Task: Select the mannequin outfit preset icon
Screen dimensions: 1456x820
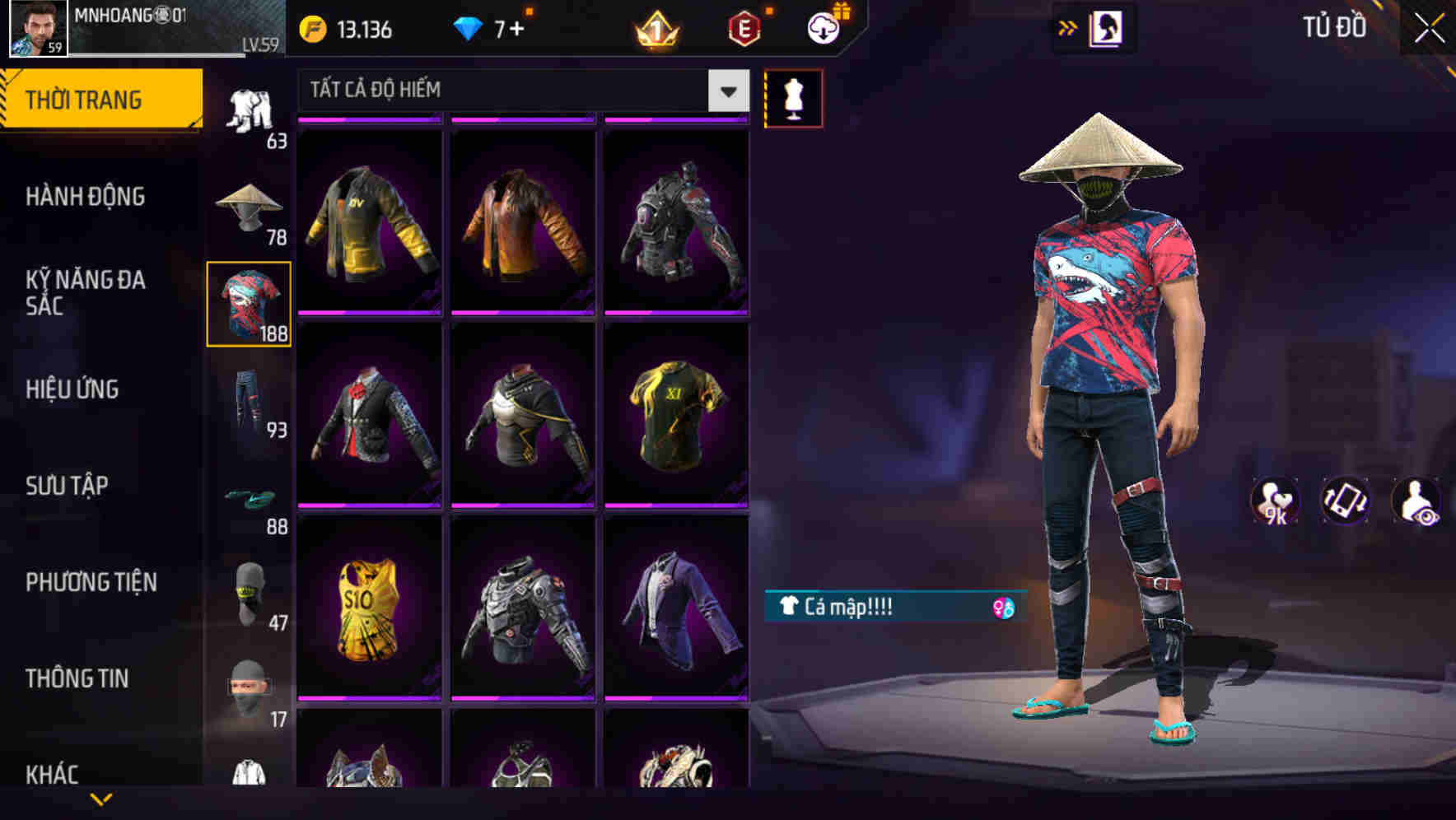Action: pyautogui.click(x=792, y=99)
